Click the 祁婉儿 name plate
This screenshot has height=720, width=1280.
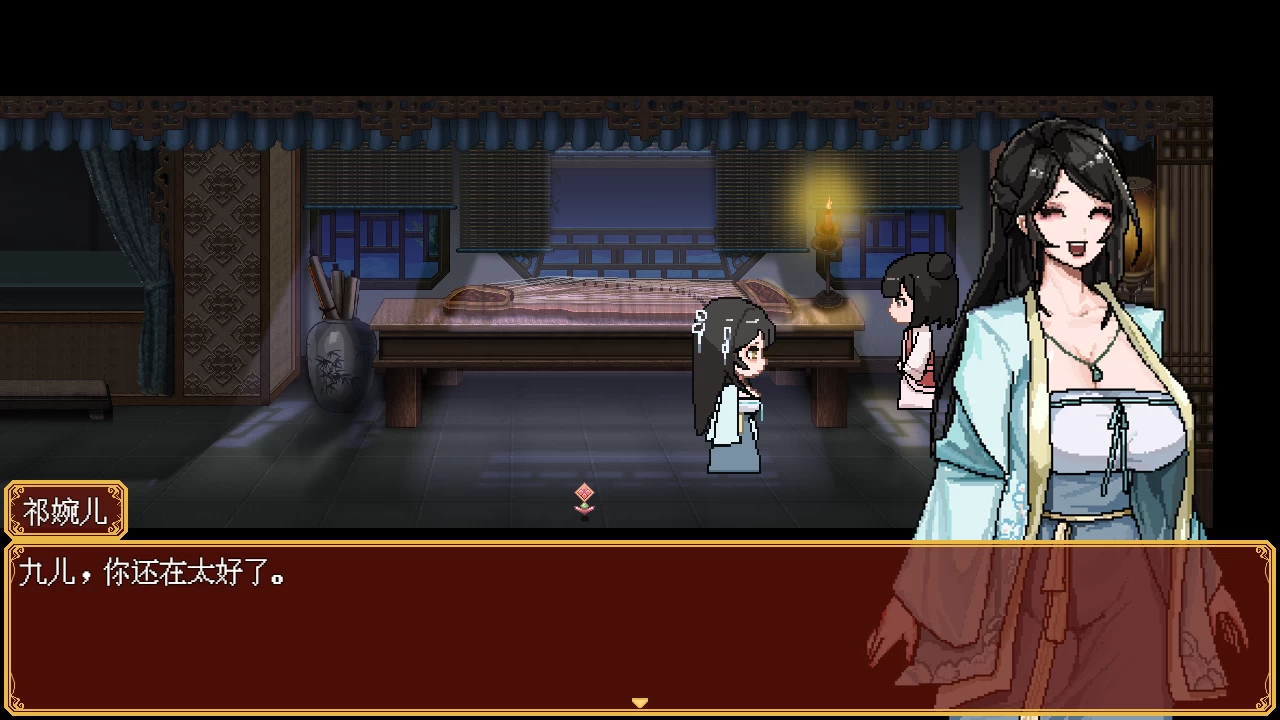(65, 510)
